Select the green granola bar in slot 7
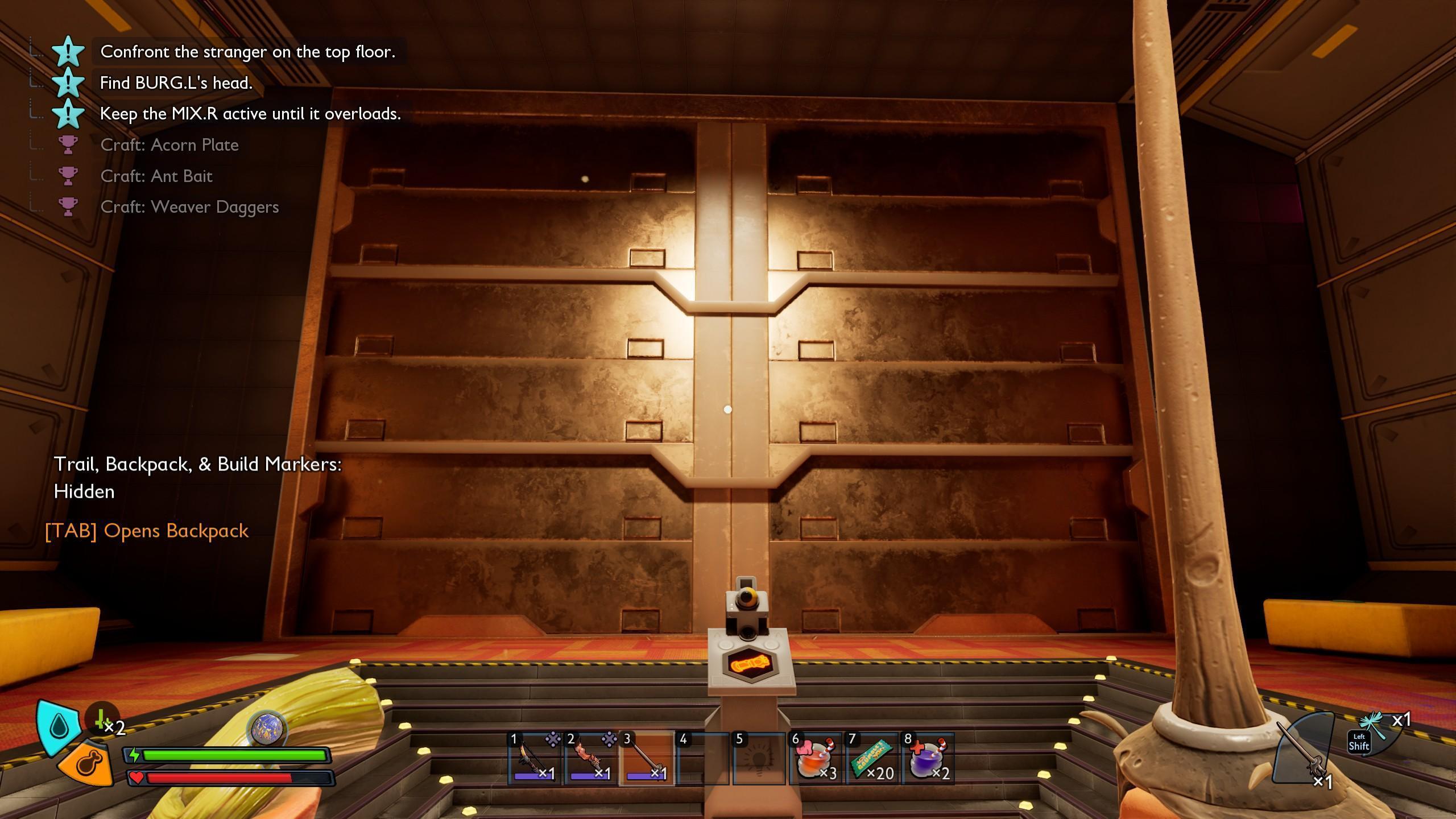Screen dimensions: 1456x819 (871, 758)
